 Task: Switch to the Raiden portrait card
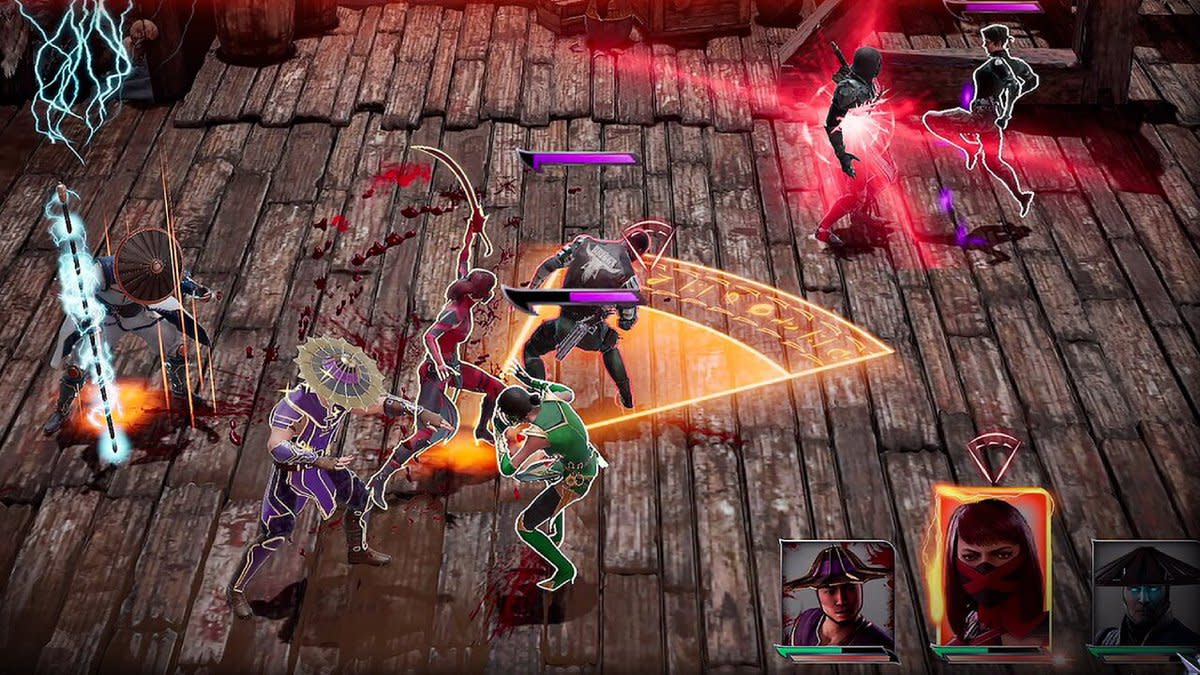click(x=1145, y=594)
